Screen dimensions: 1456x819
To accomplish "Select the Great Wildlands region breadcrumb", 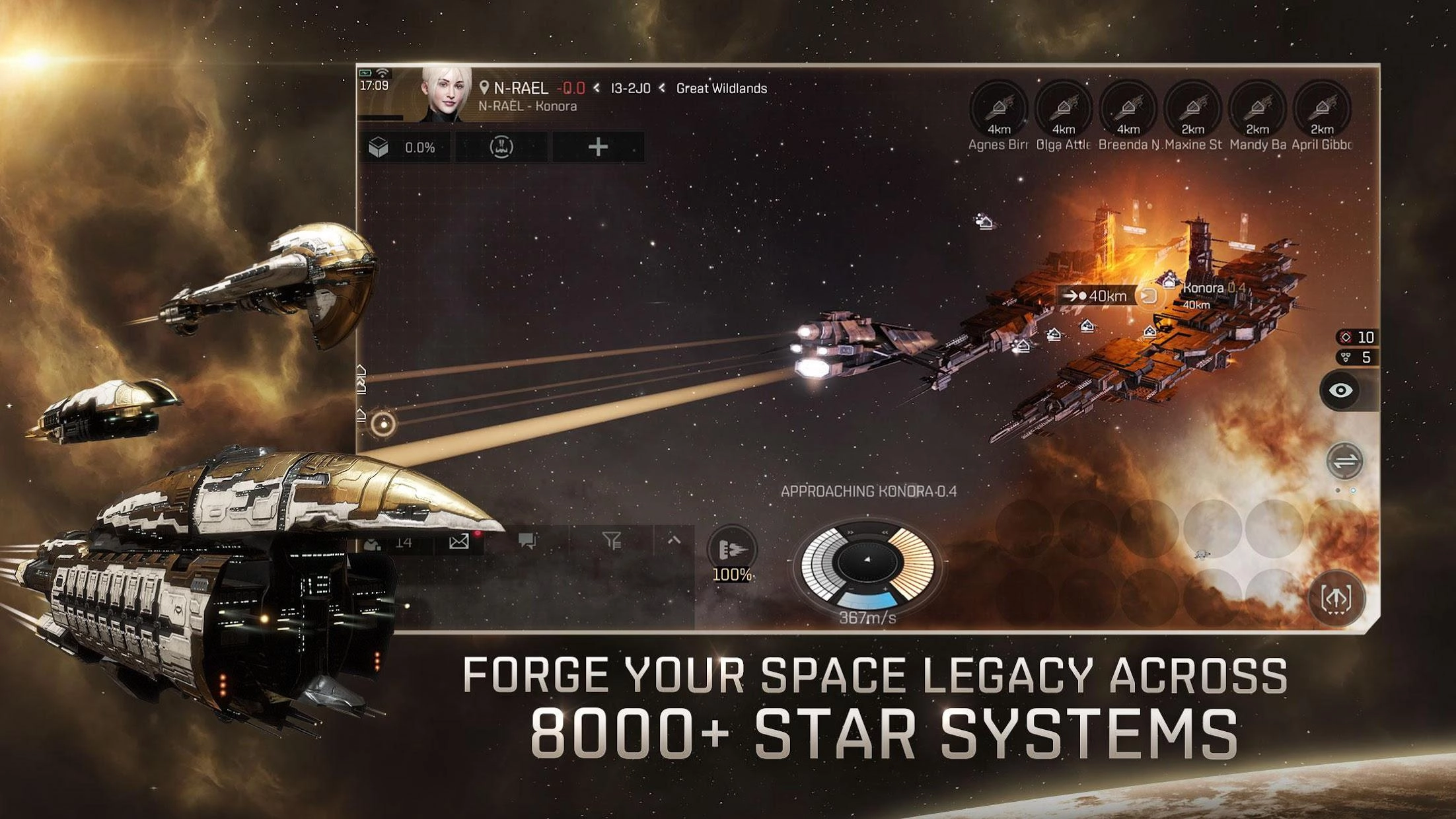I will [721, 89].
